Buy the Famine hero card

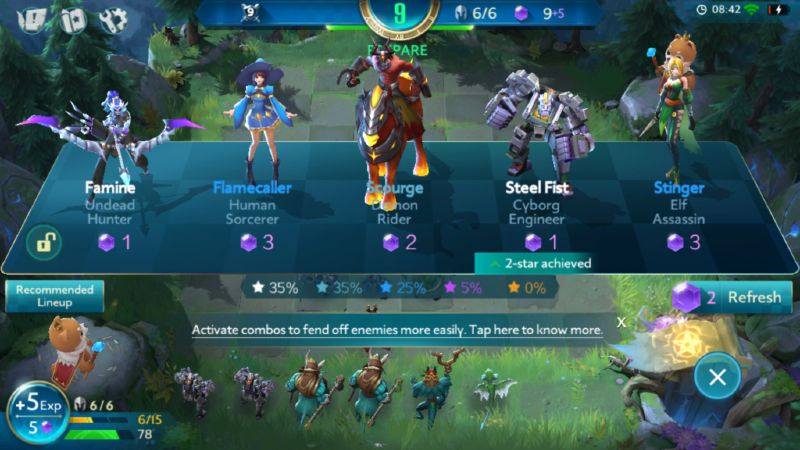point(110,200)
